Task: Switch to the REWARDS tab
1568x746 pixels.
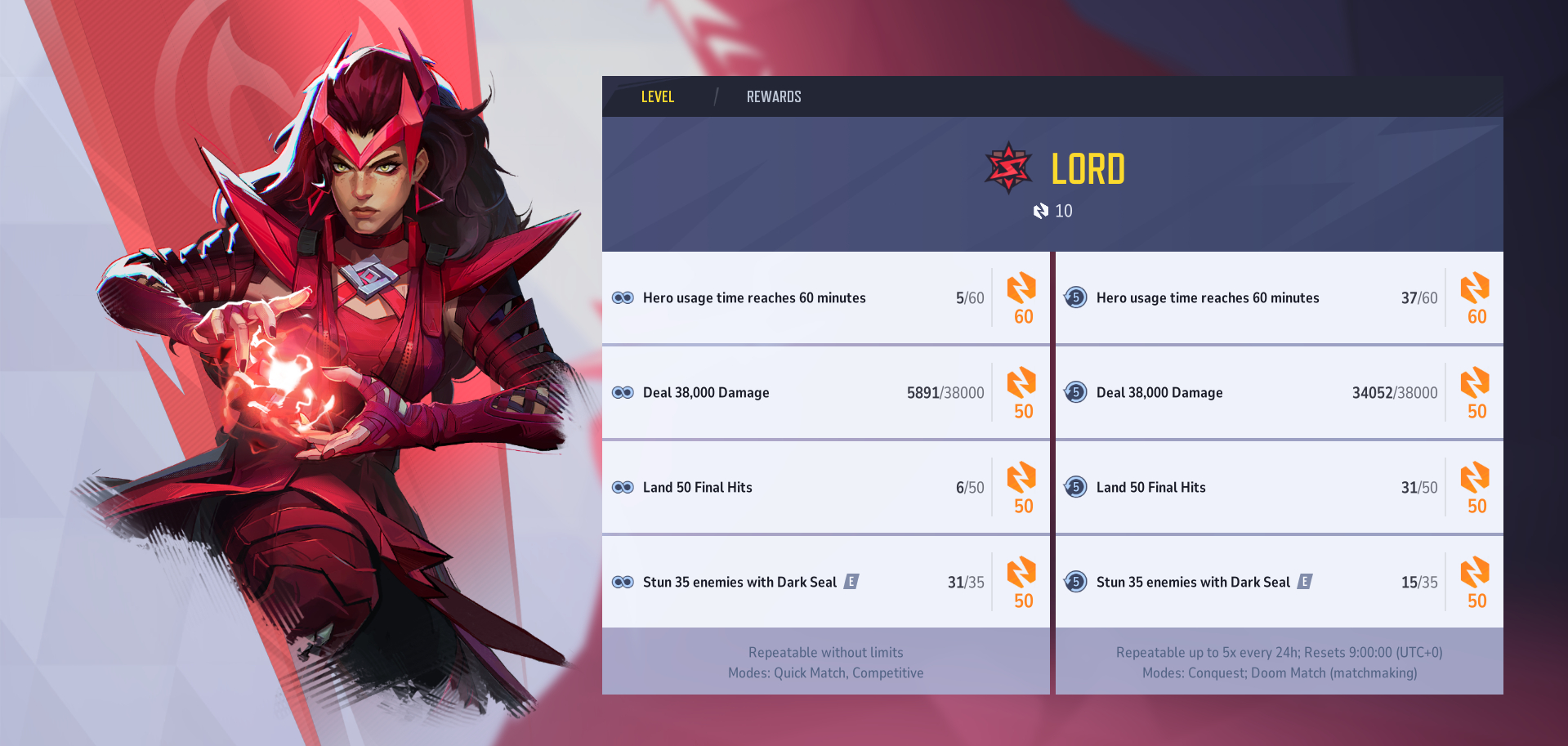Action: pos(773,97)
